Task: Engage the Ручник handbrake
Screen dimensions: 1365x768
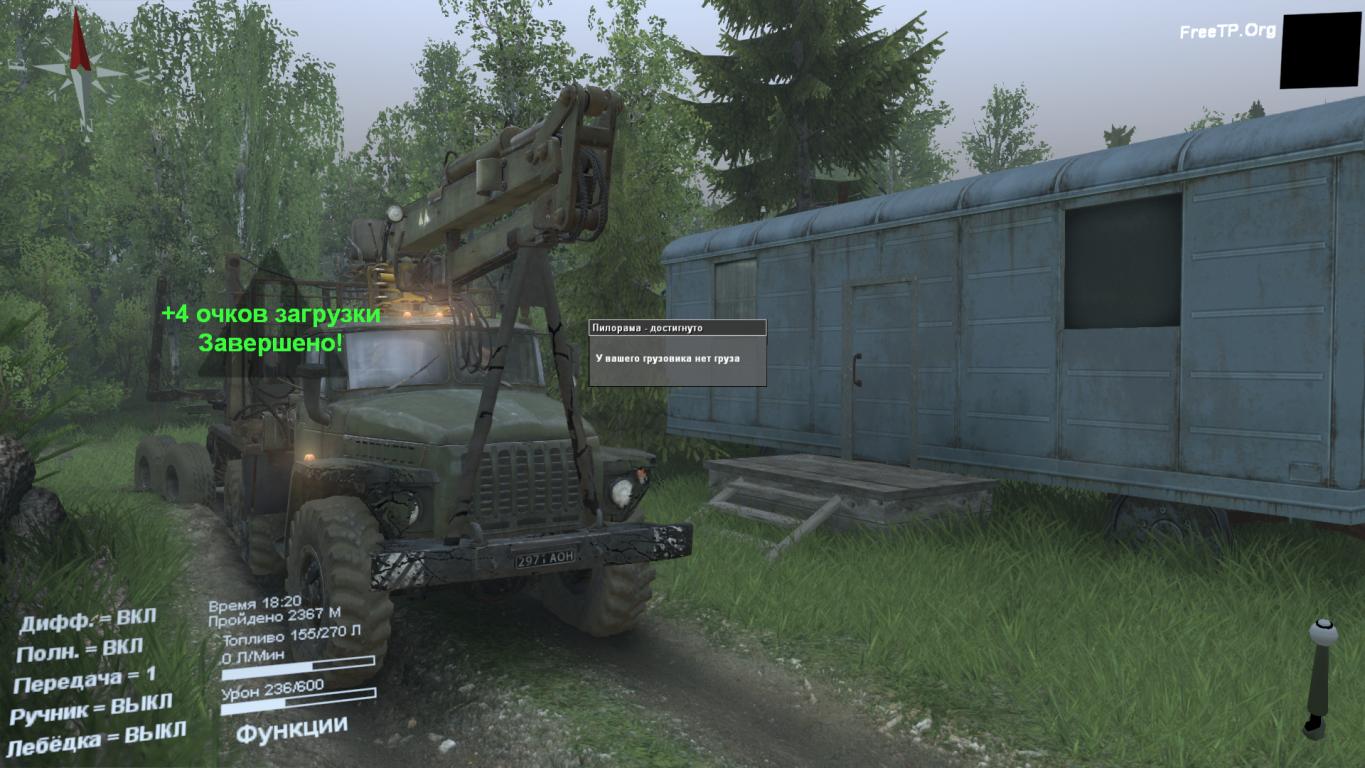Action: (x=91, y=711)
